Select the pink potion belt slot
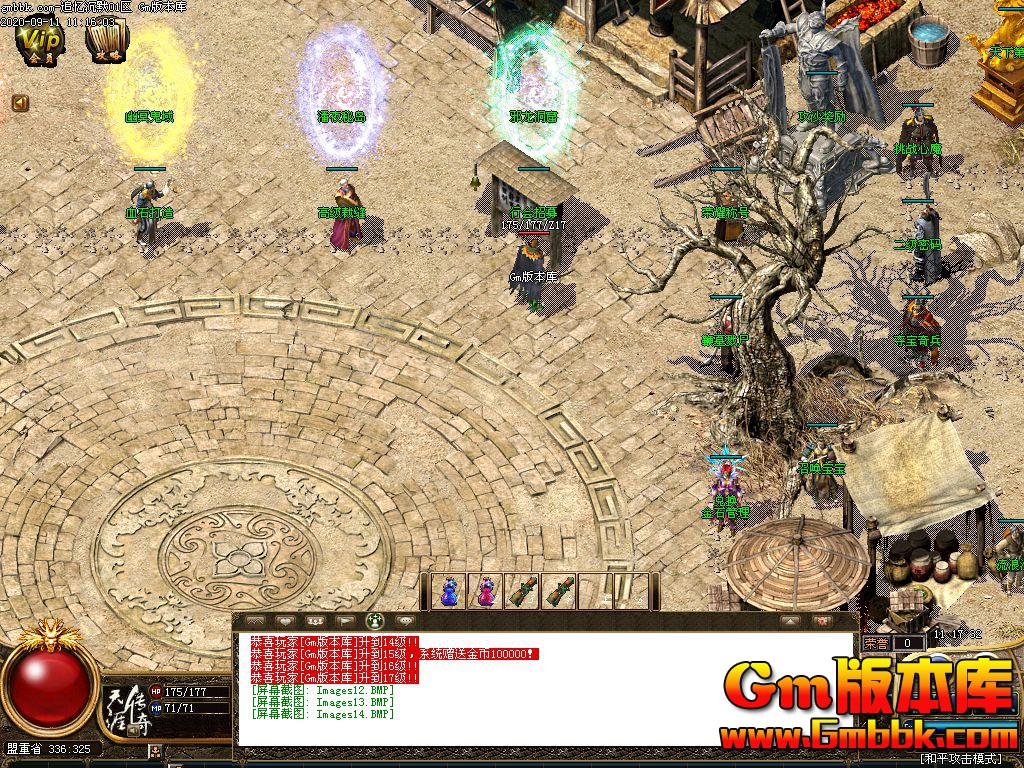This screenshot has height=768, width=1024. 486,591
